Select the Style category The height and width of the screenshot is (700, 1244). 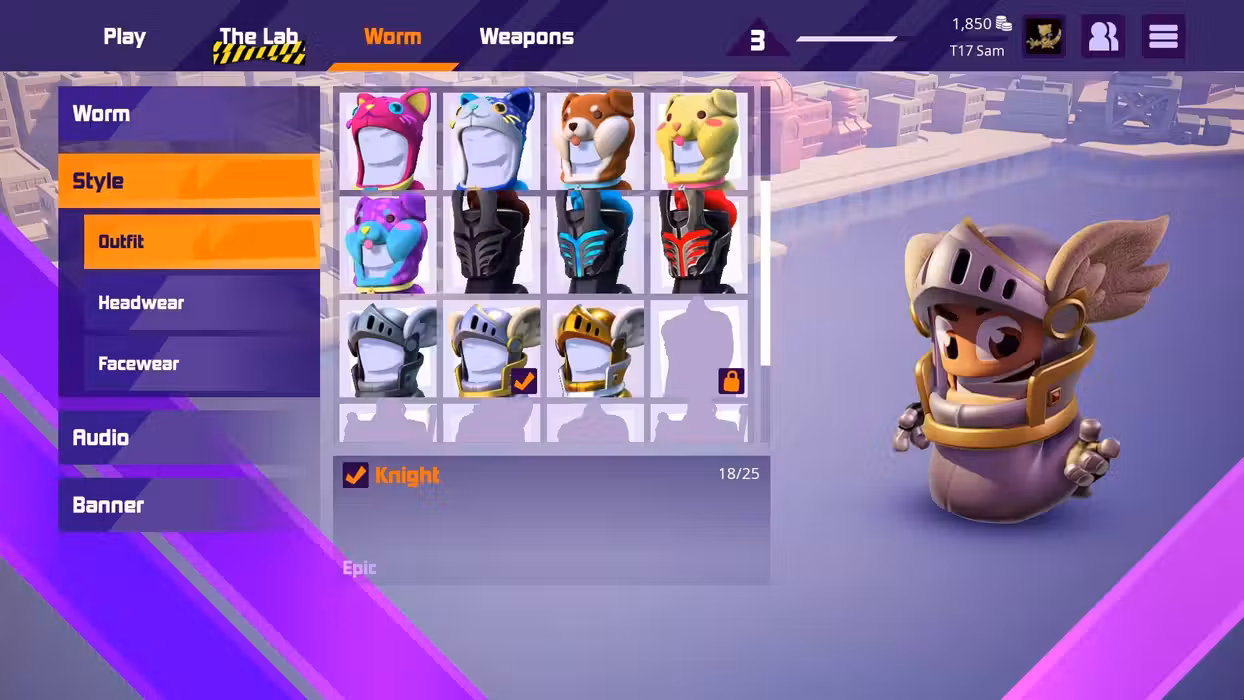[x=189, y=181]
